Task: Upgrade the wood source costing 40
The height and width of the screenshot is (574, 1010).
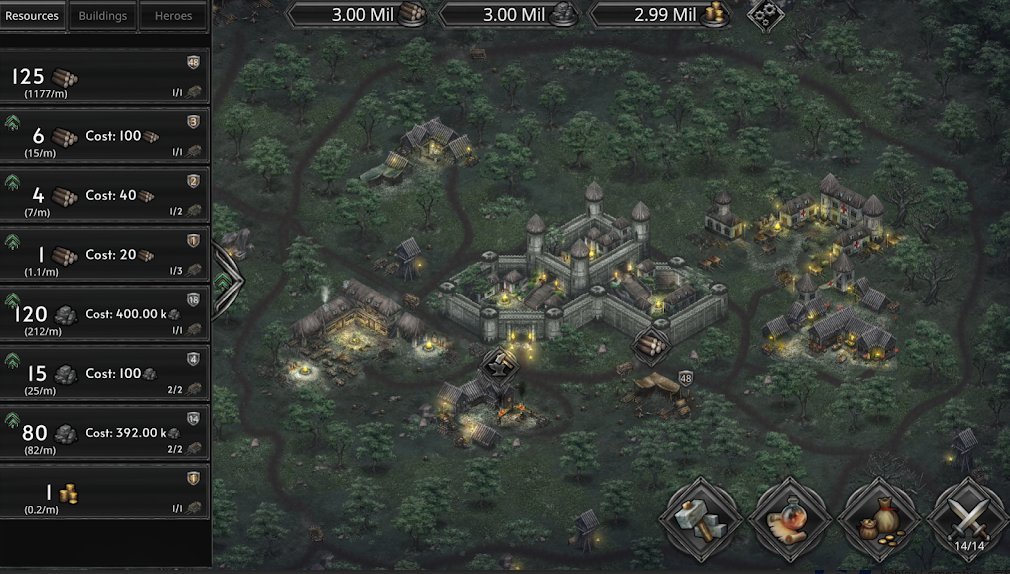Action: coord(14,184)
